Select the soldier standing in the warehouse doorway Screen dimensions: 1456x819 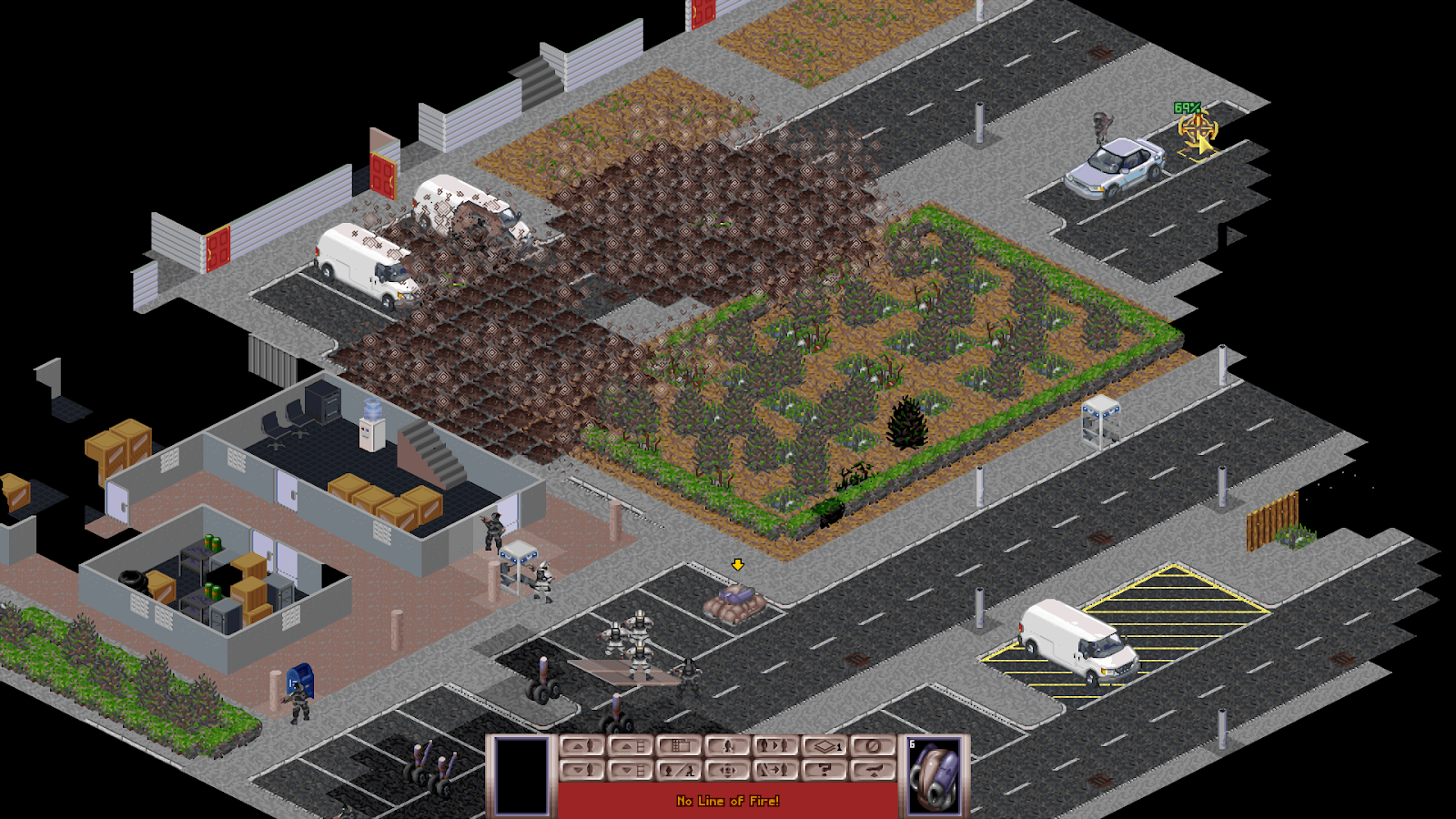[x=493, y=531]
